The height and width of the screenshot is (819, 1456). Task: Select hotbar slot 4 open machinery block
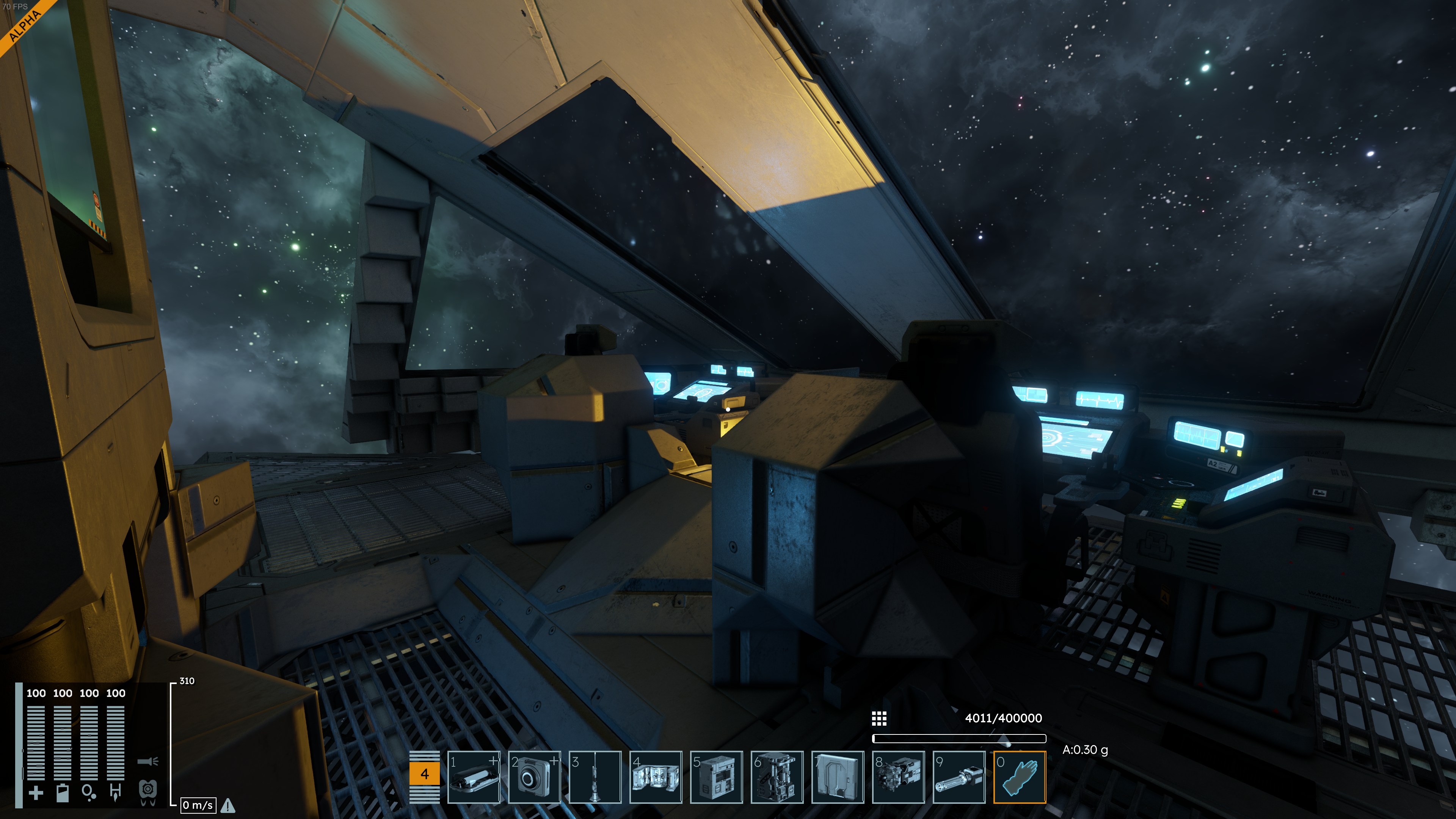point(656,777)
